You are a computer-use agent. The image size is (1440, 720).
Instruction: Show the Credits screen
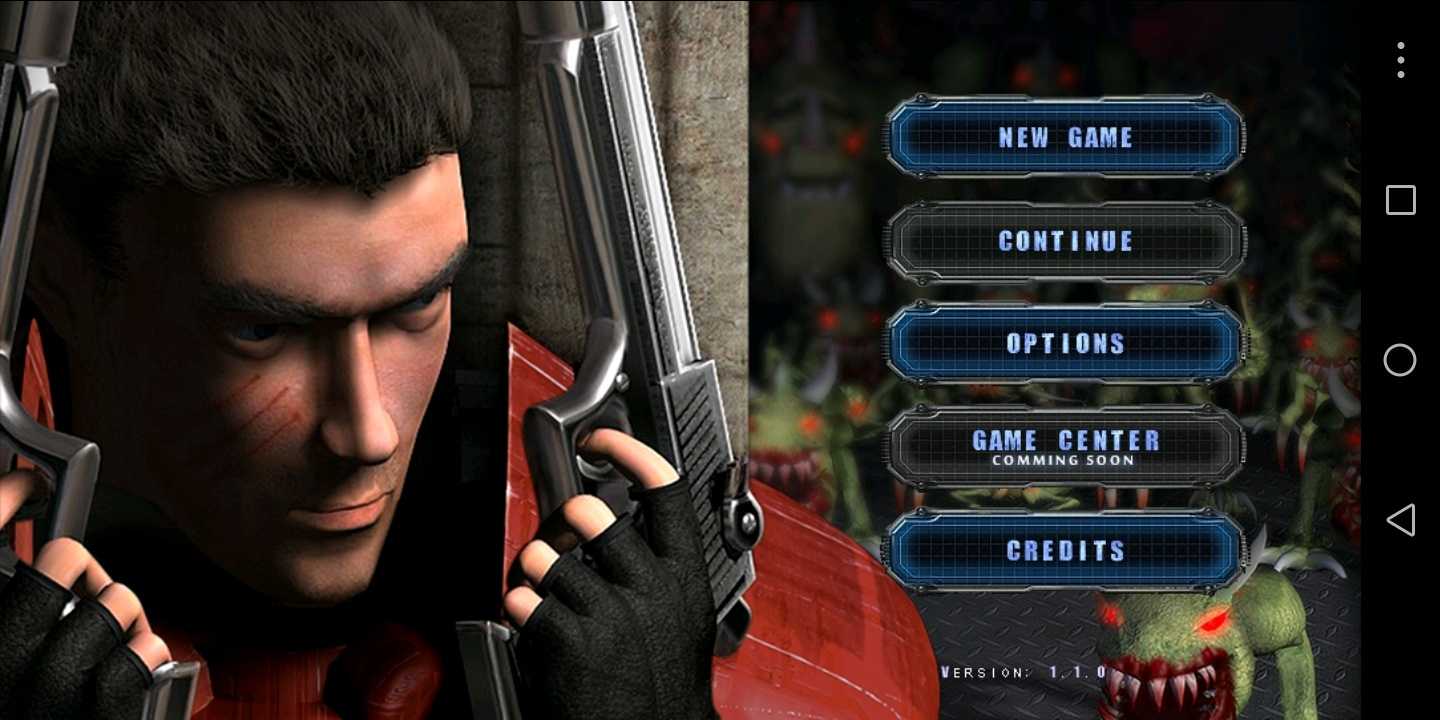(1065, 550)
